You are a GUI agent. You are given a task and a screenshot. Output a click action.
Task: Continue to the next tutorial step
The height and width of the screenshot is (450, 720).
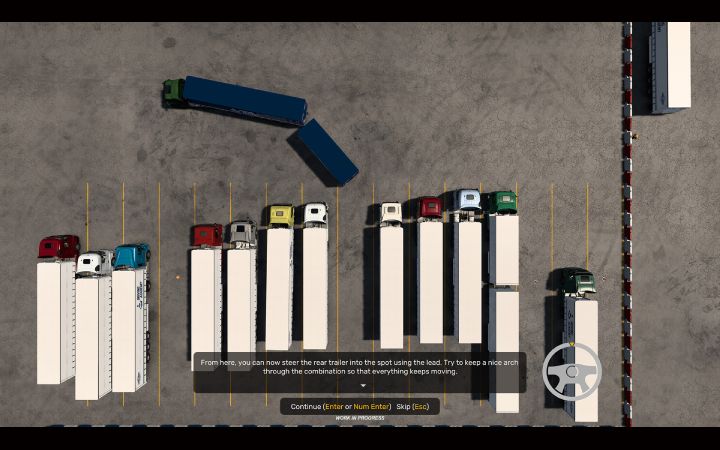click(x=340, y=407)
